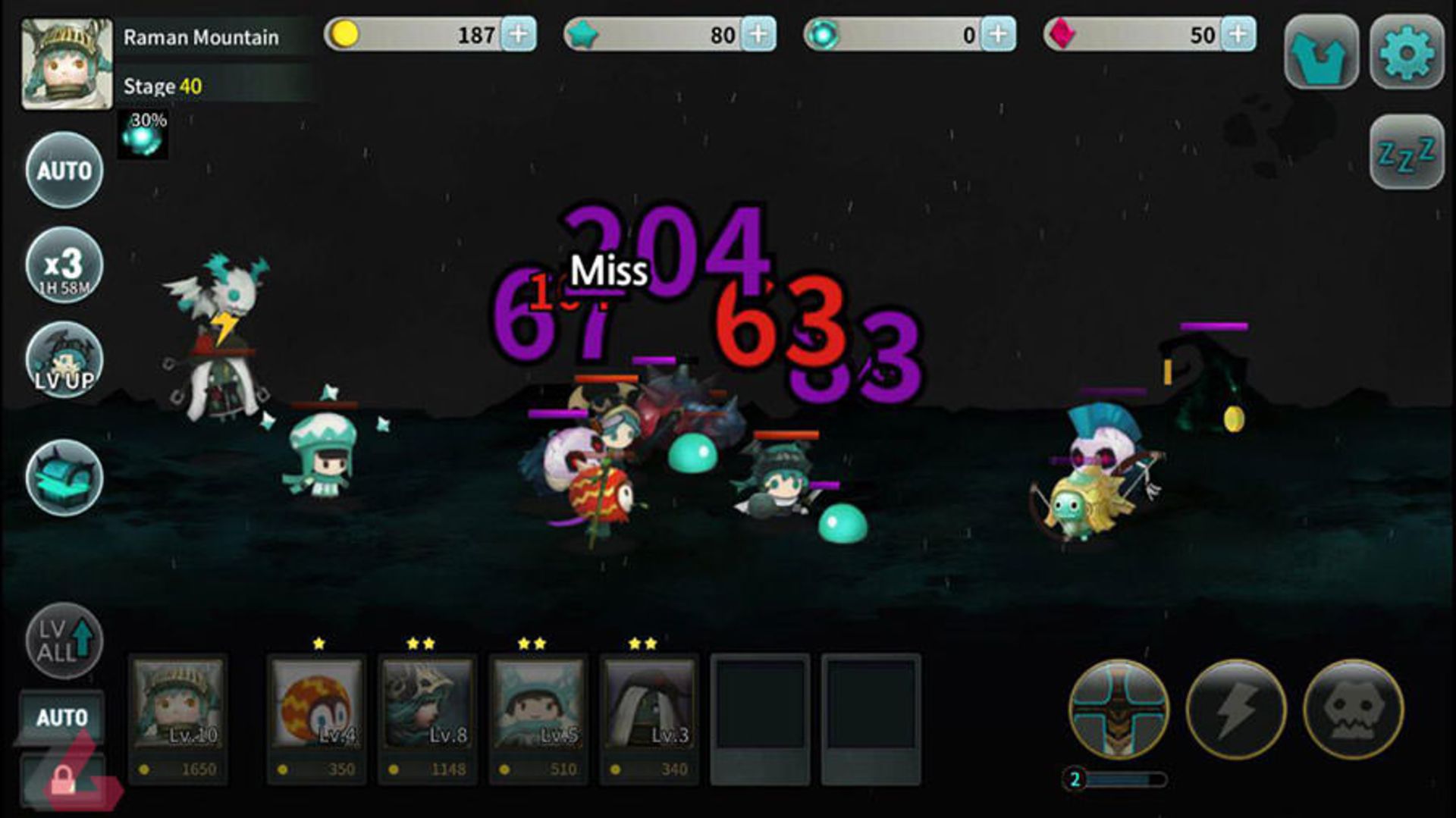The height and width of the screenshot is (818, 1456).
Task: Add gems via the pink gem plus button
Action: [1239, 33]
